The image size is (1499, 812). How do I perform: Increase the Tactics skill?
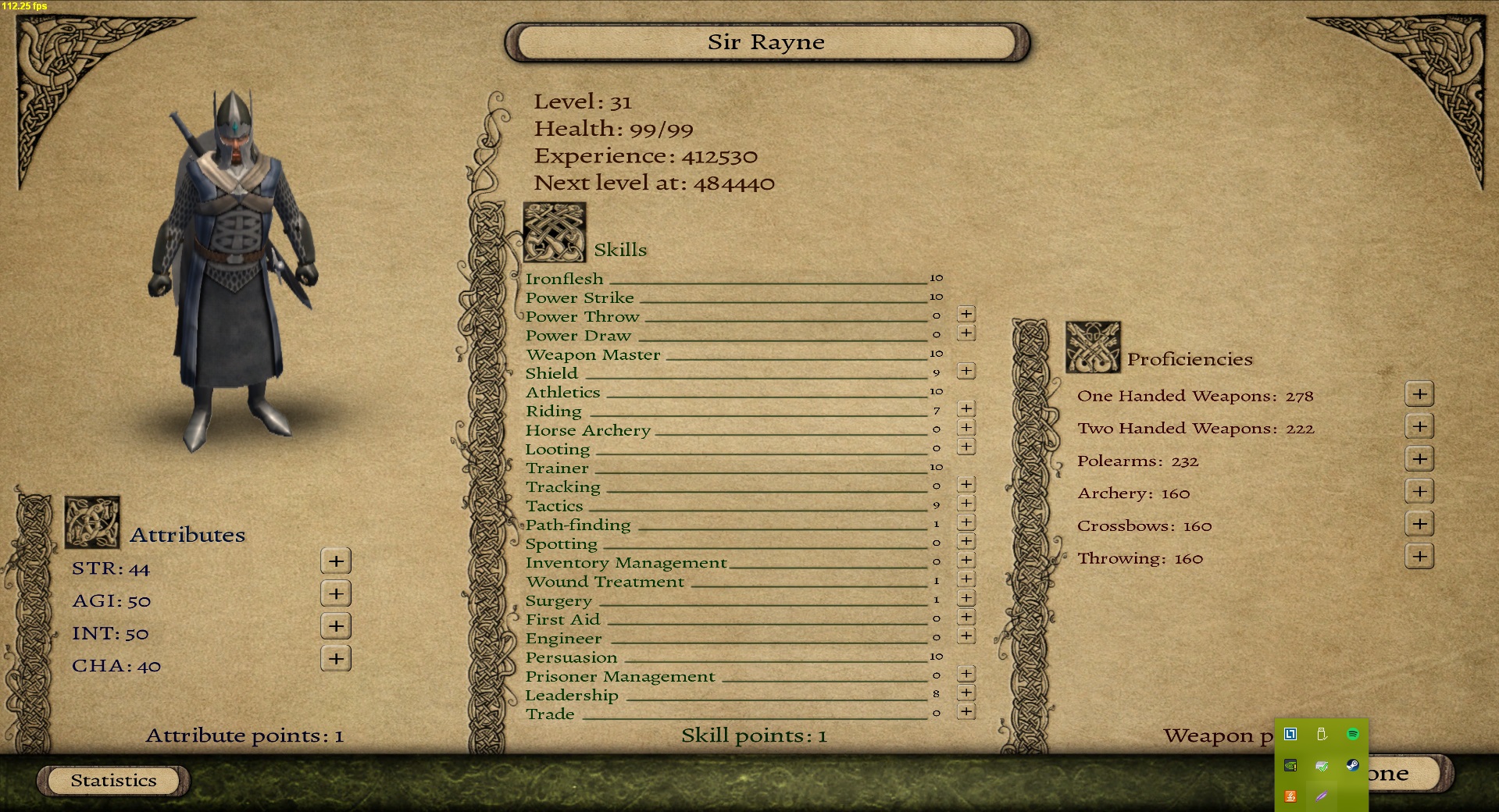point(966,504)
